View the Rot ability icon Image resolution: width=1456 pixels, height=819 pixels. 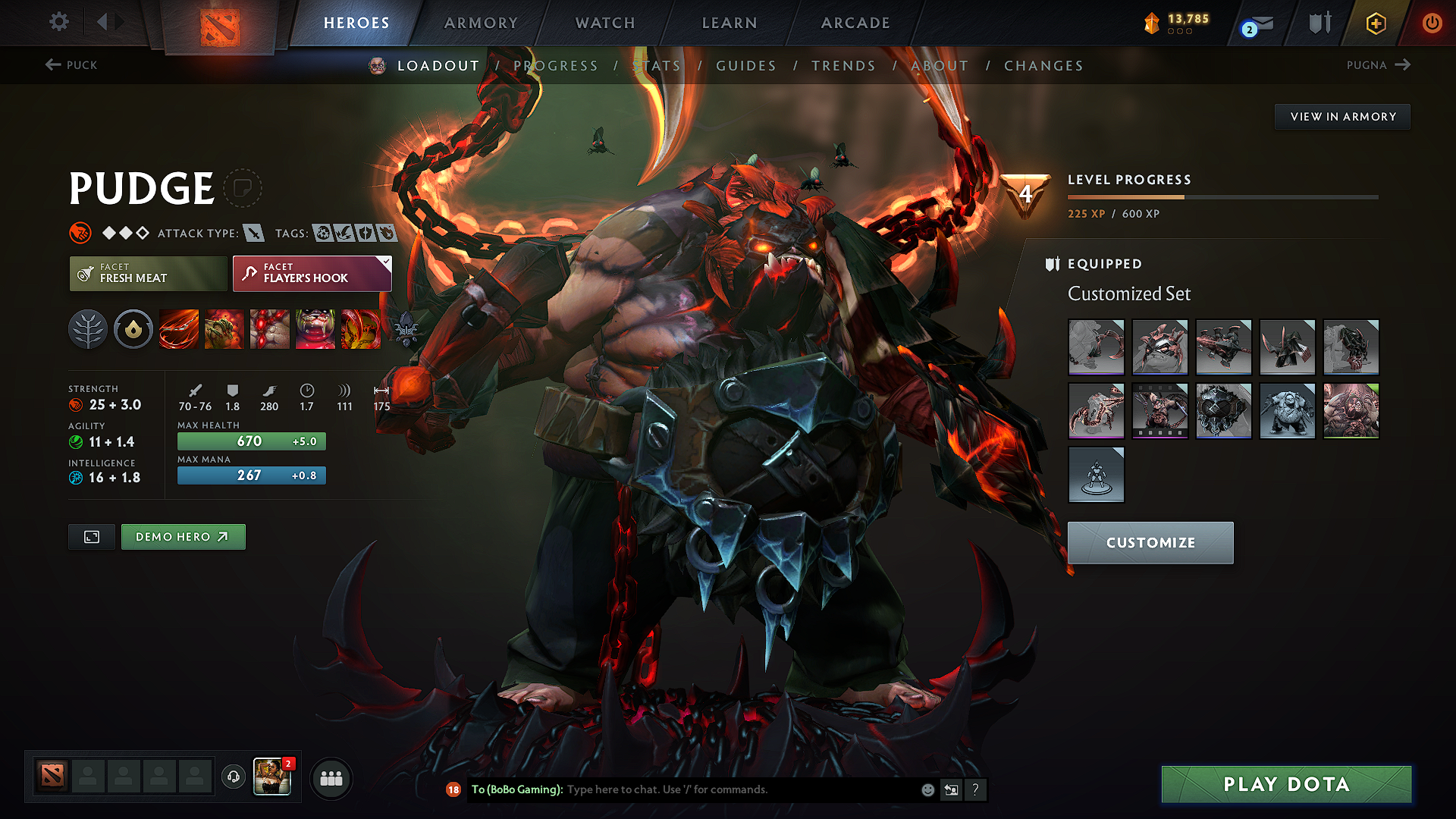coord(224,329)
